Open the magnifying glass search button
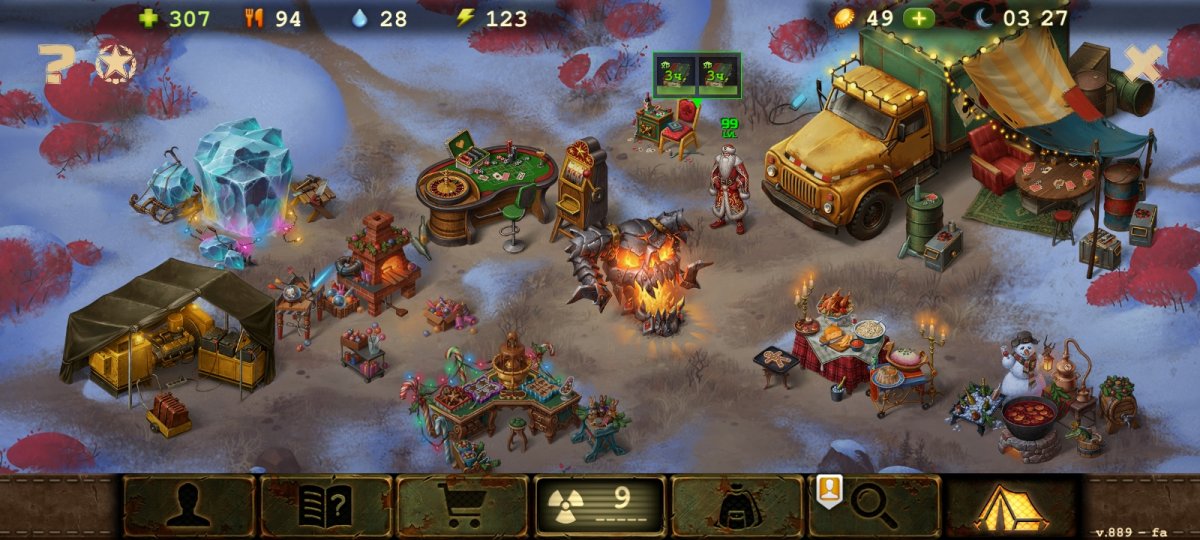 coord(876,506)
